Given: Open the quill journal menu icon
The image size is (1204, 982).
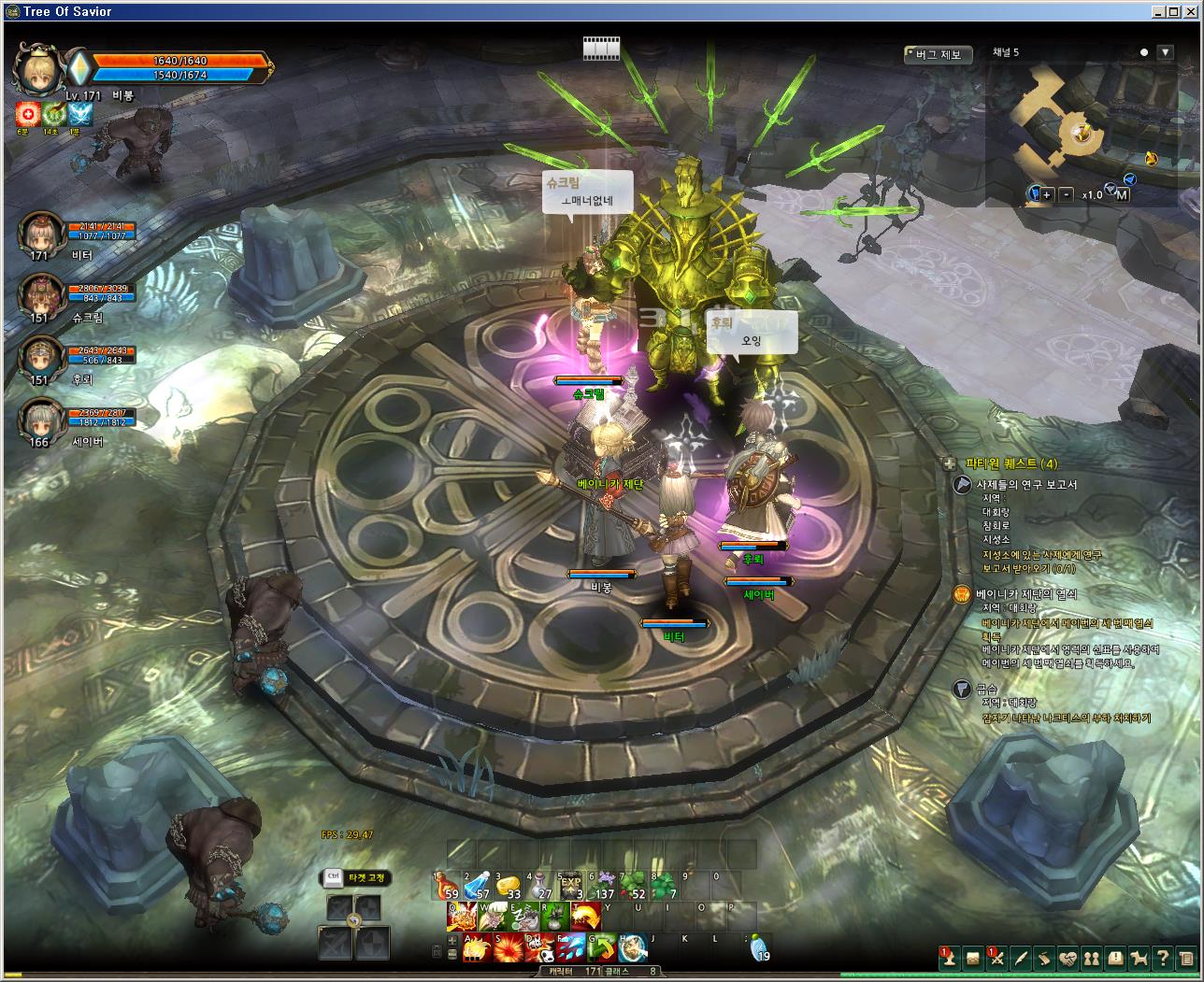Looking at the screenshot, I should click(x=1021, y=959).
